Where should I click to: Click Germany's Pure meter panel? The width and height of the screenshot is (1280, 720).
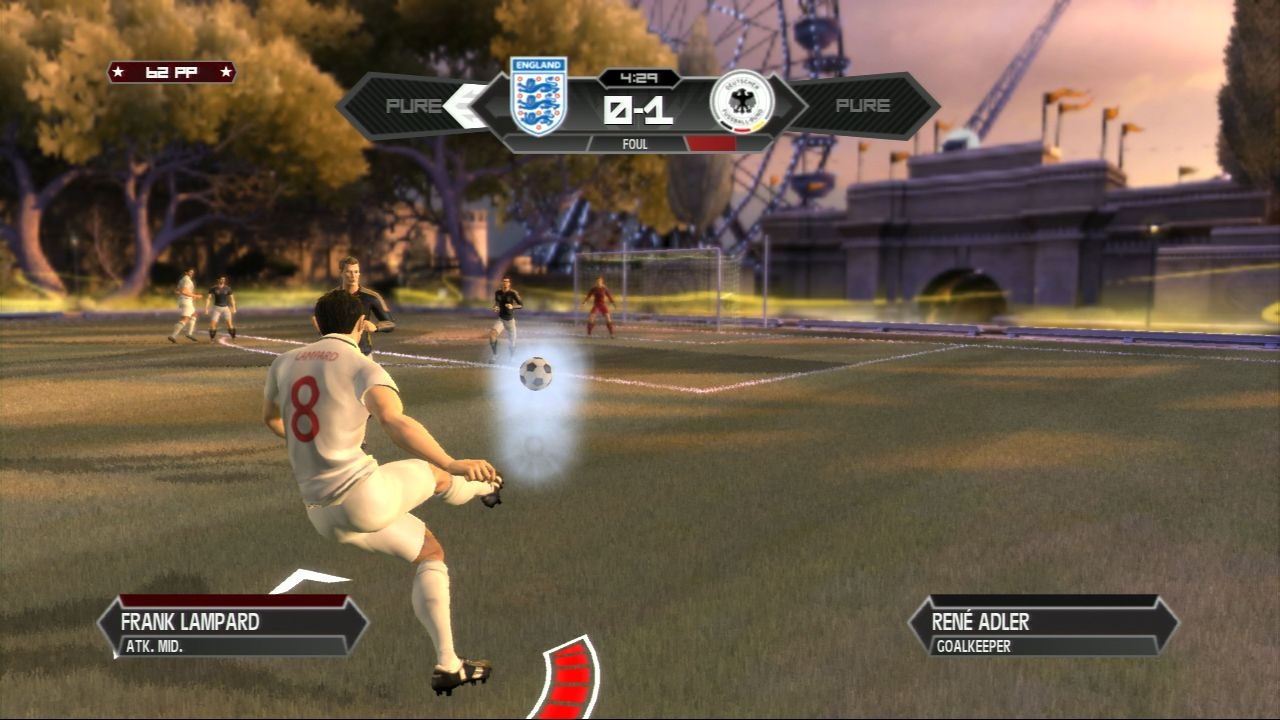coord(864,106)
